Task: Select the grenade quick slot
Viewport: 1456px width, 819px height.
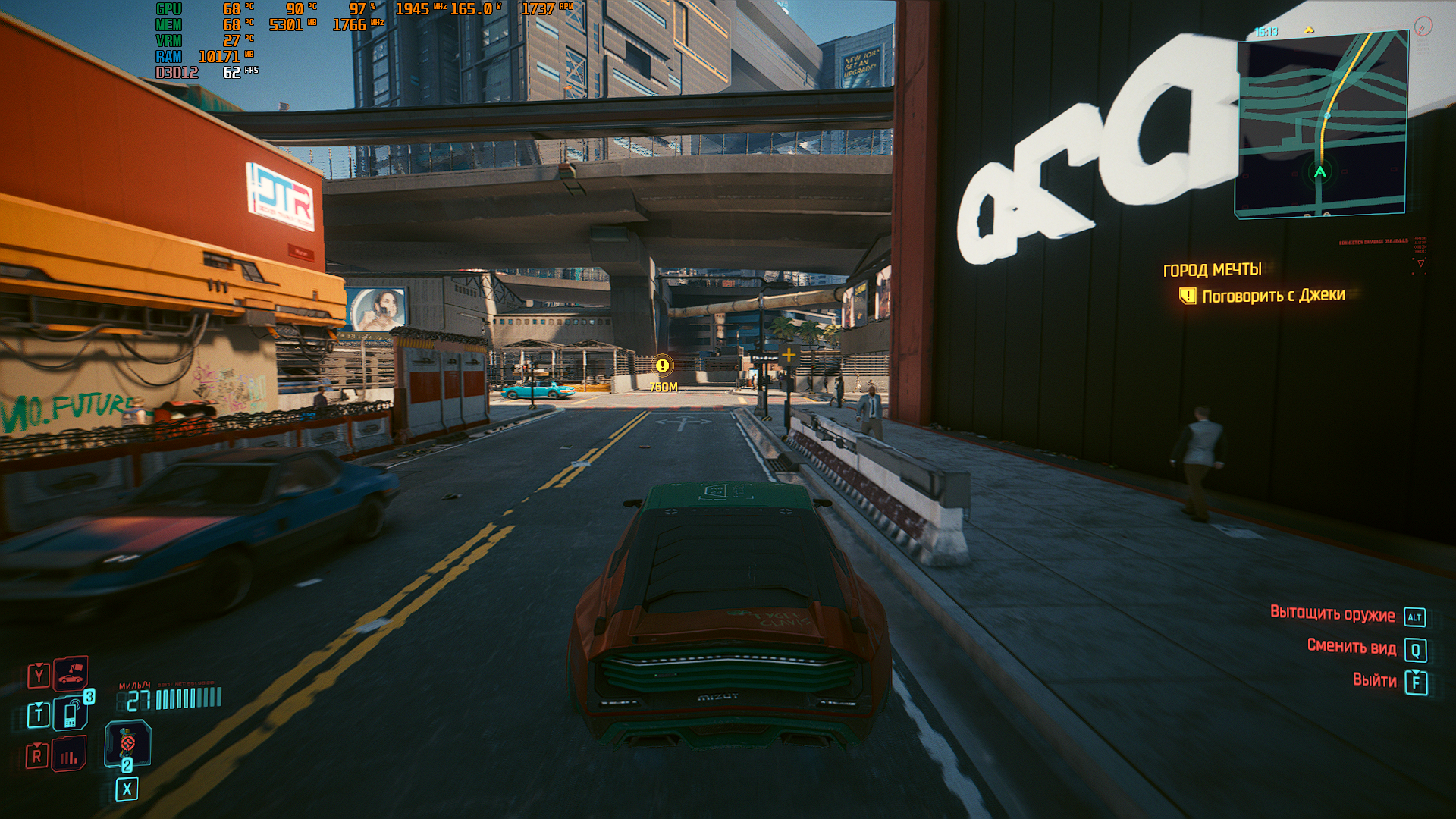Action: pos(127,743)
